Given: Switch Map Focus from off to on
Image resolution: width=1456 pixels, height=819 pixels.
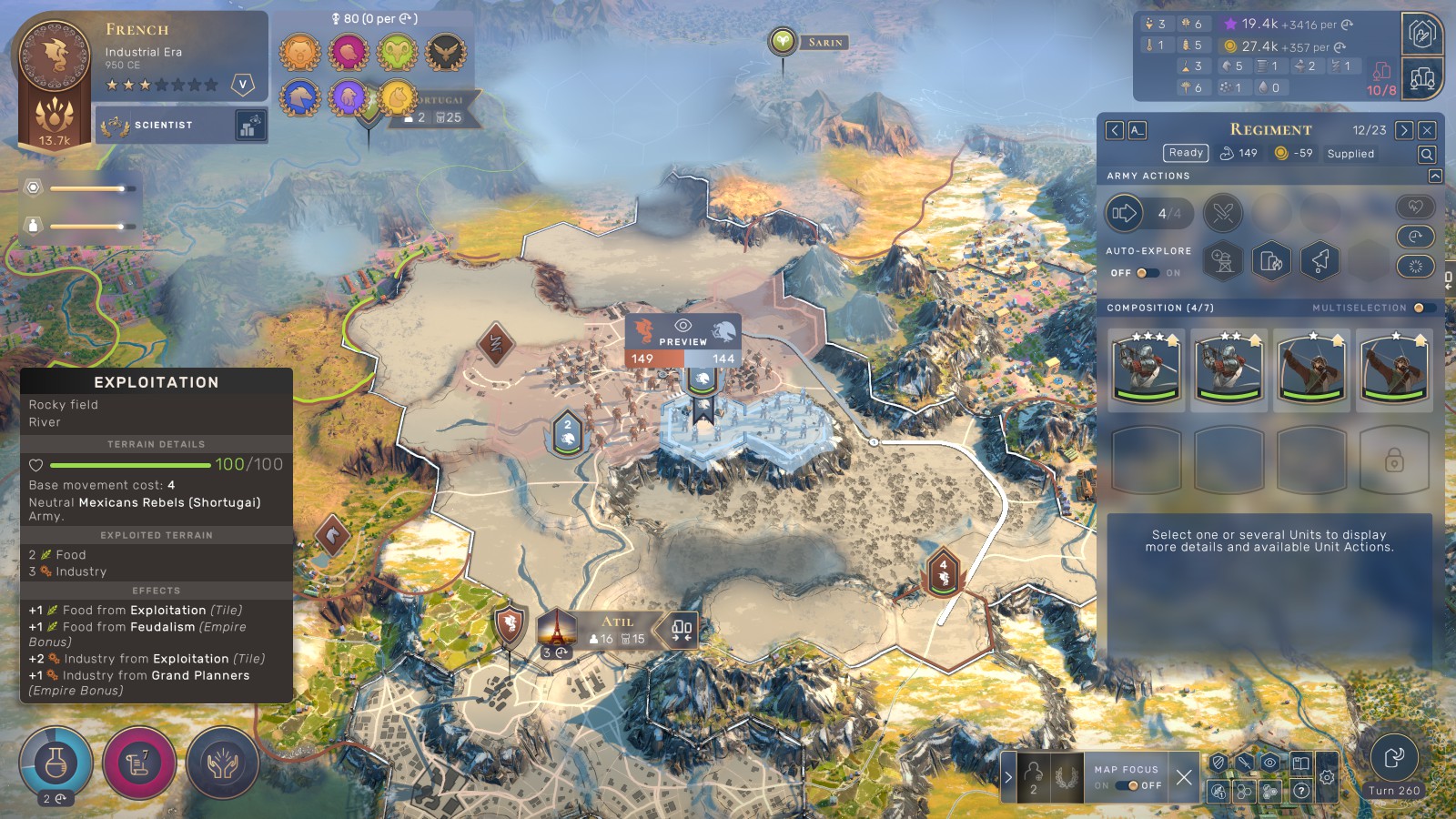Looking at the screenshot, I should click(x=1128, y=785).
